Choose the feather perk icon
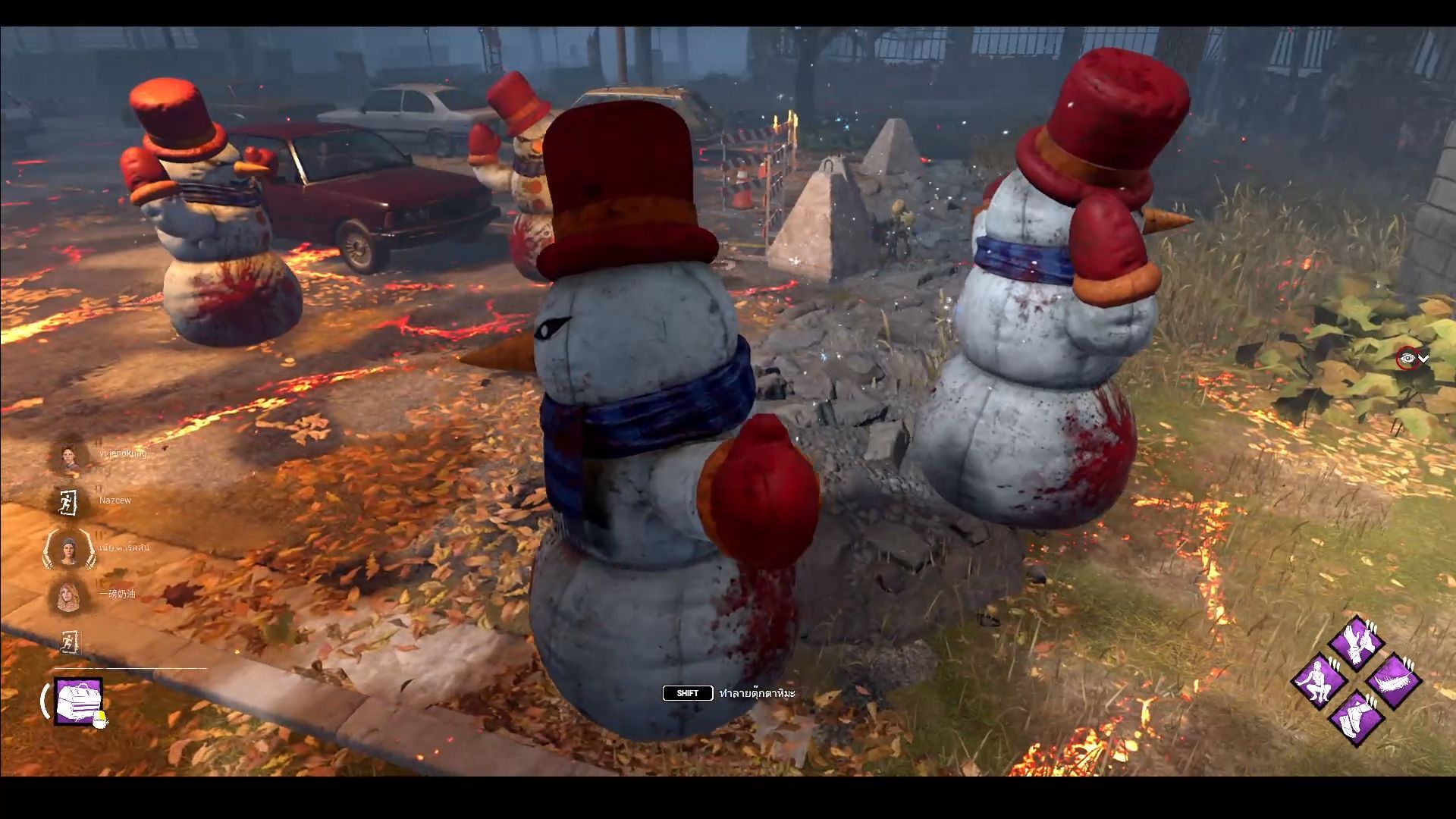Viewport: 1456px width, 819px height. [1394, 680]
